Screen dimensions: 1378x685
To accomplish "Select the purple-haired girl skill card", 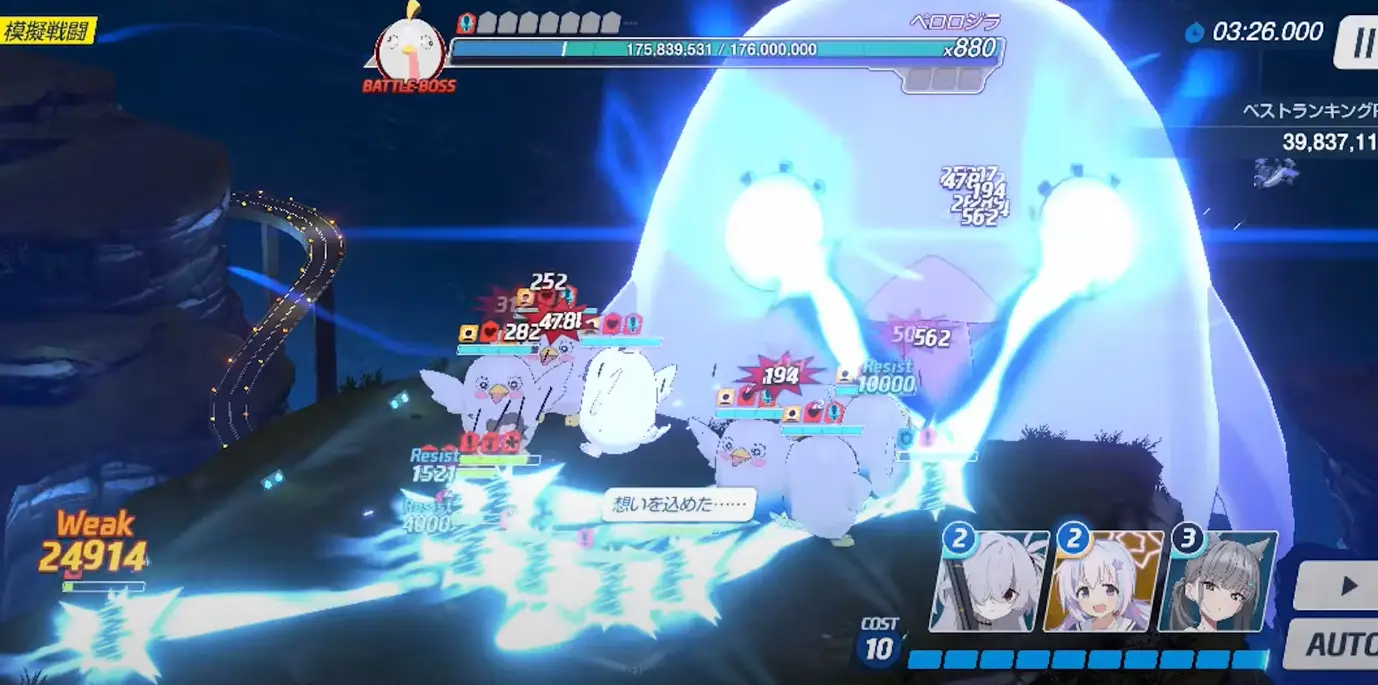I will [1103, 584].
